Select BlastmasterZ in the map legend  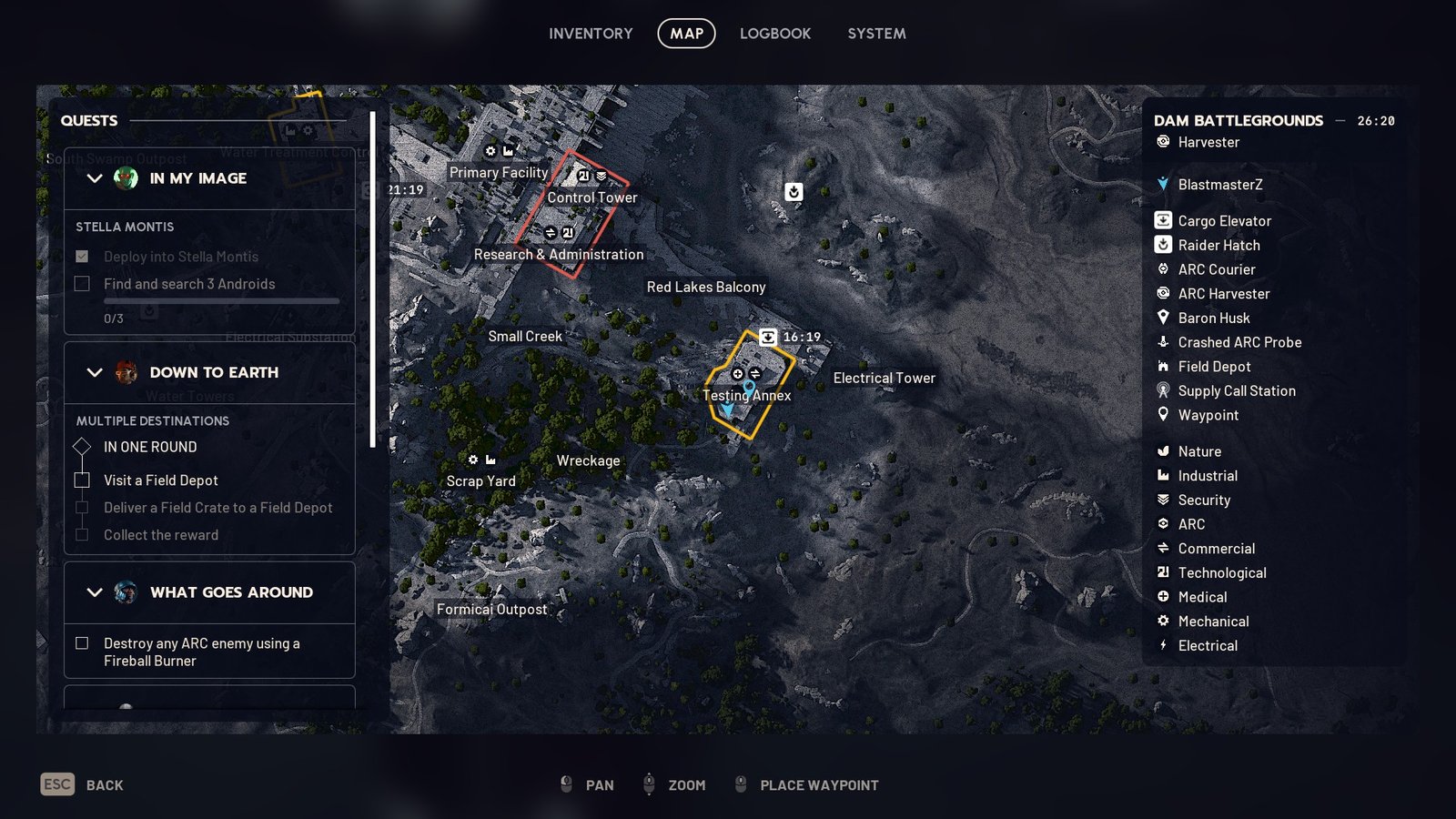click(1219, 185)
